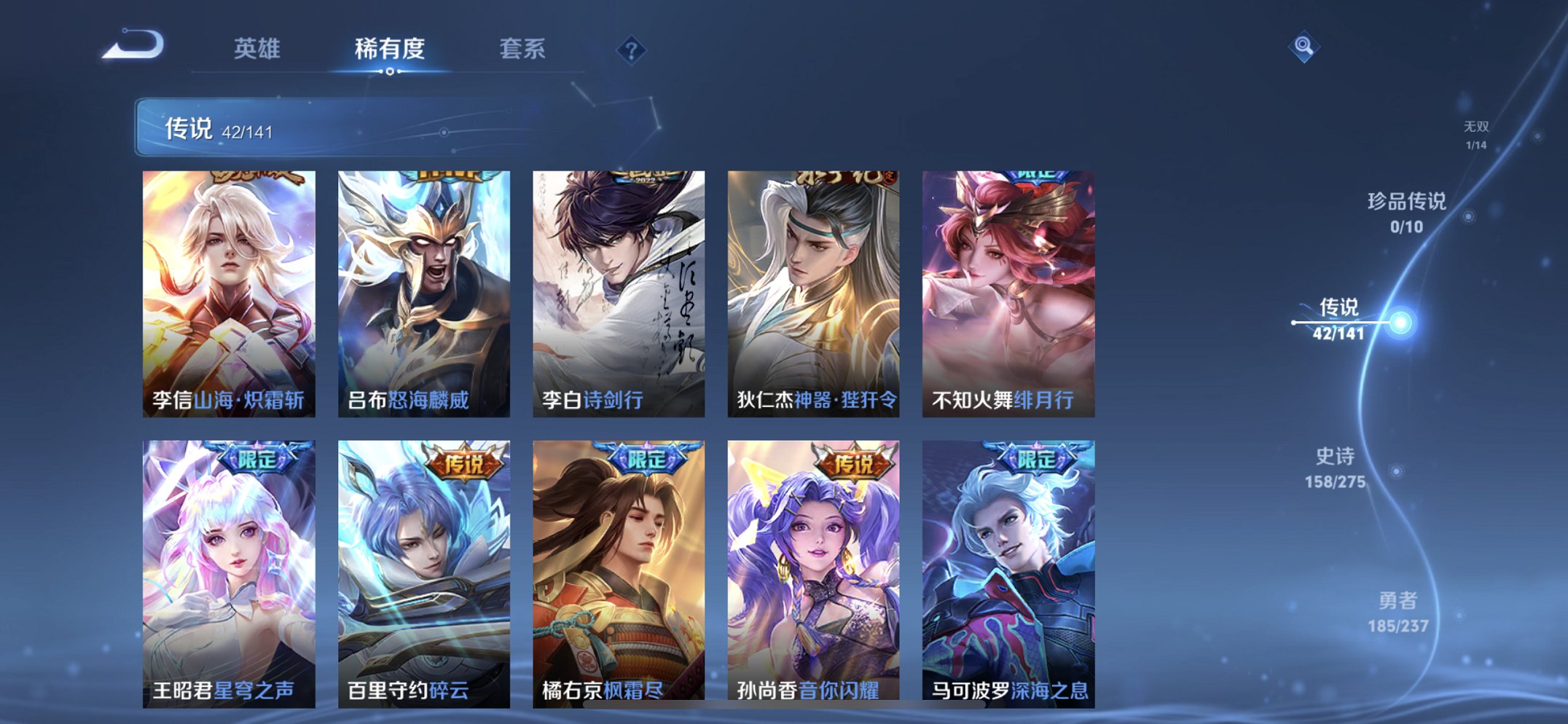Click the question mark help icon

[632, 50]
